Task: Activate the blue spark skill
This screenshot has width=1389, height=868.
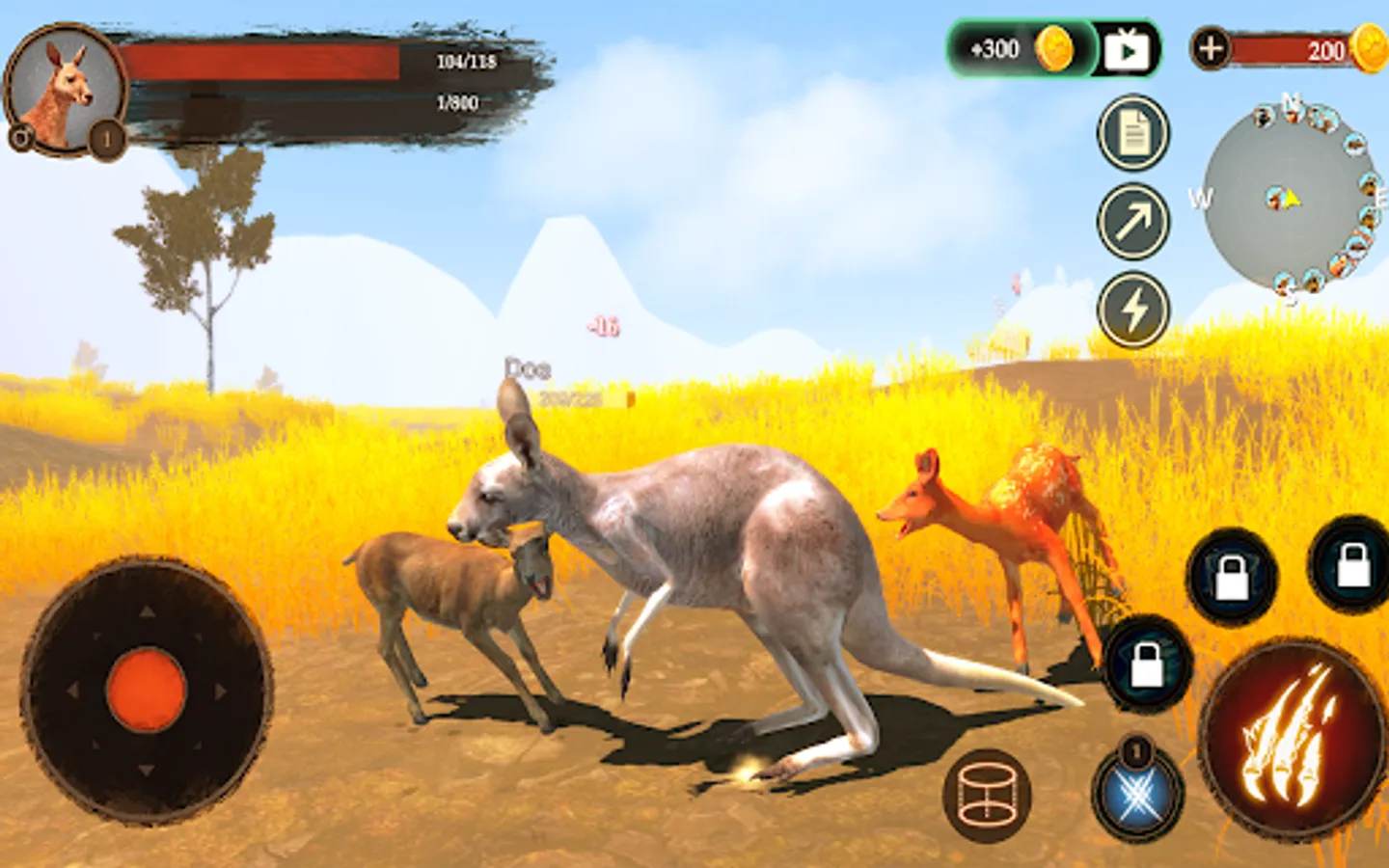Action: (x=1138, y=795)
